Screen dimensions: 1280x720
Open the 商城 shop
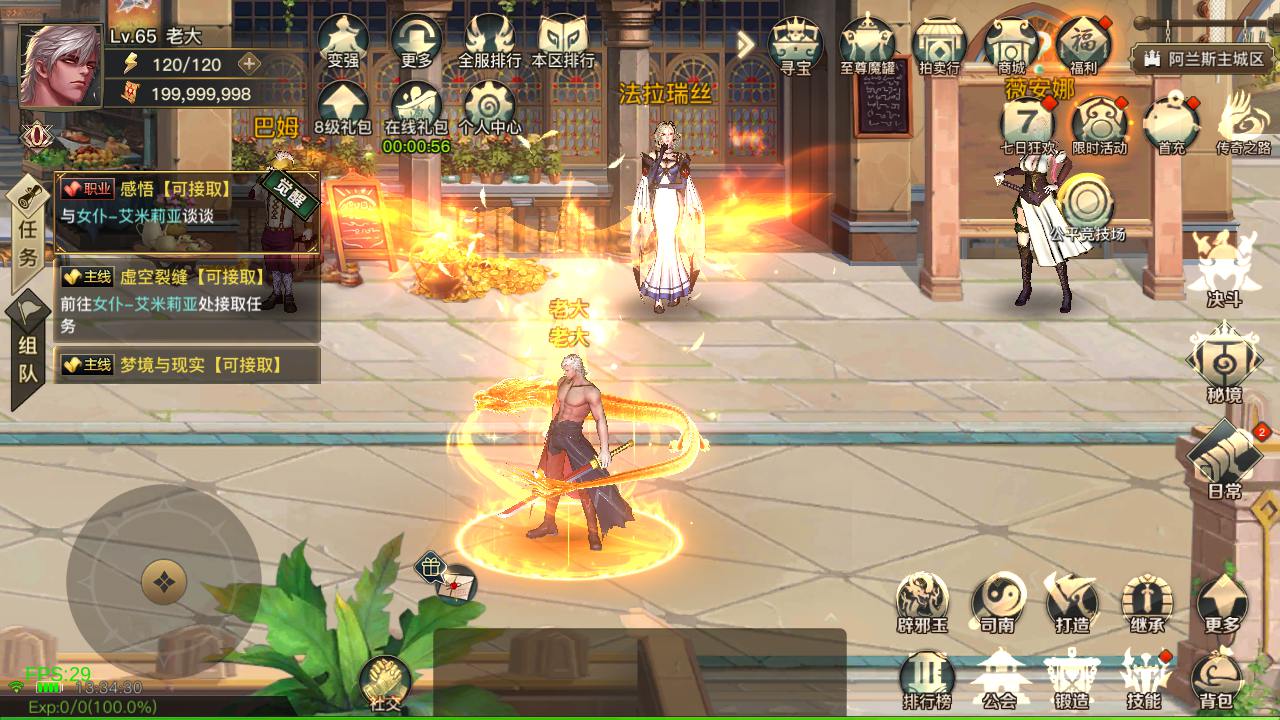tap(1011, 45)
